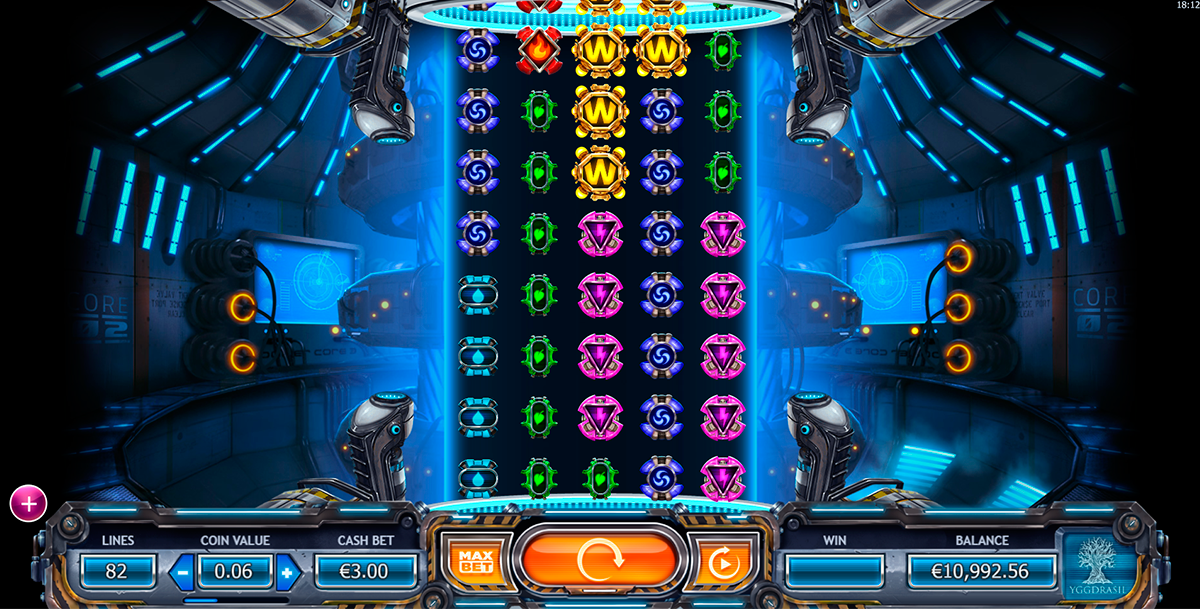
Task: Decrease the coin value
Action: 183,572
